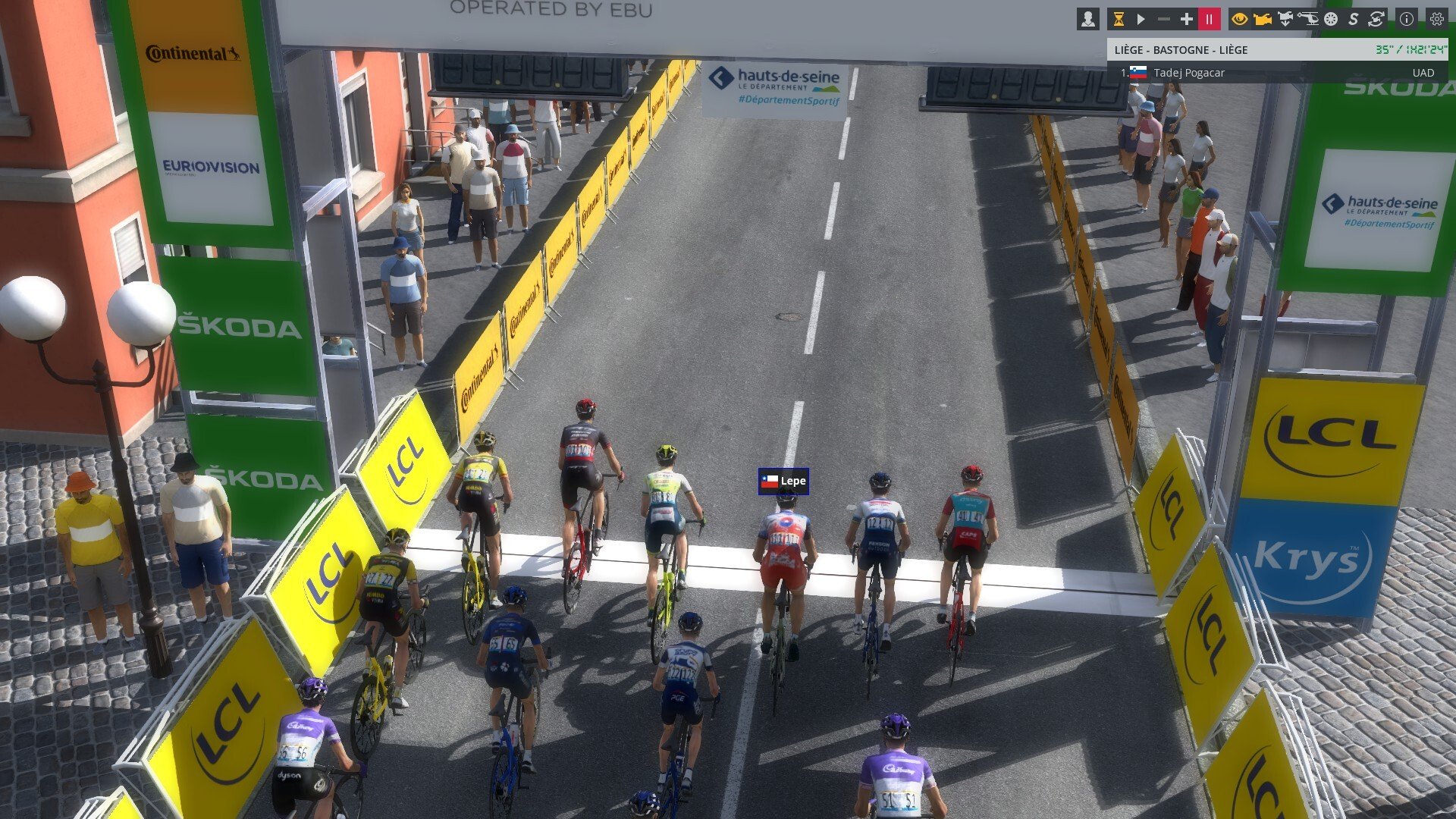Toggle the red pause button

pyautogui.click(x=1209, y=19)
